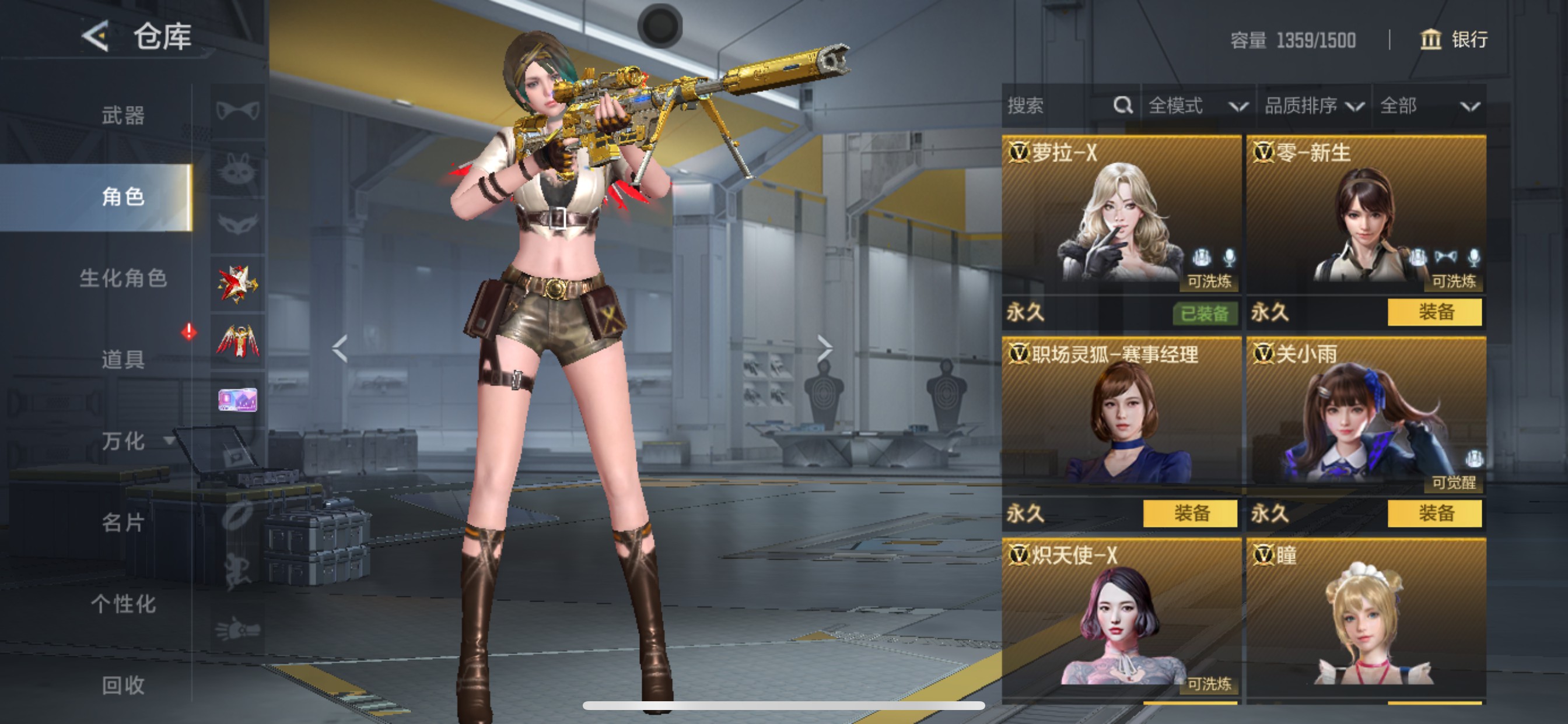Equip 职场灵狐-赛事经理 character
This screenshot has width=1568, height=724.
coord(1189,514)
